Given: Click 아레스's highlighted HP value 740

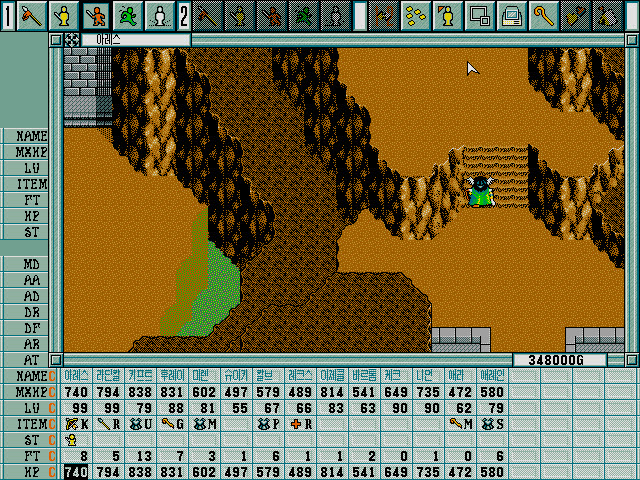Looking at the screenshot, I should 76,471.
